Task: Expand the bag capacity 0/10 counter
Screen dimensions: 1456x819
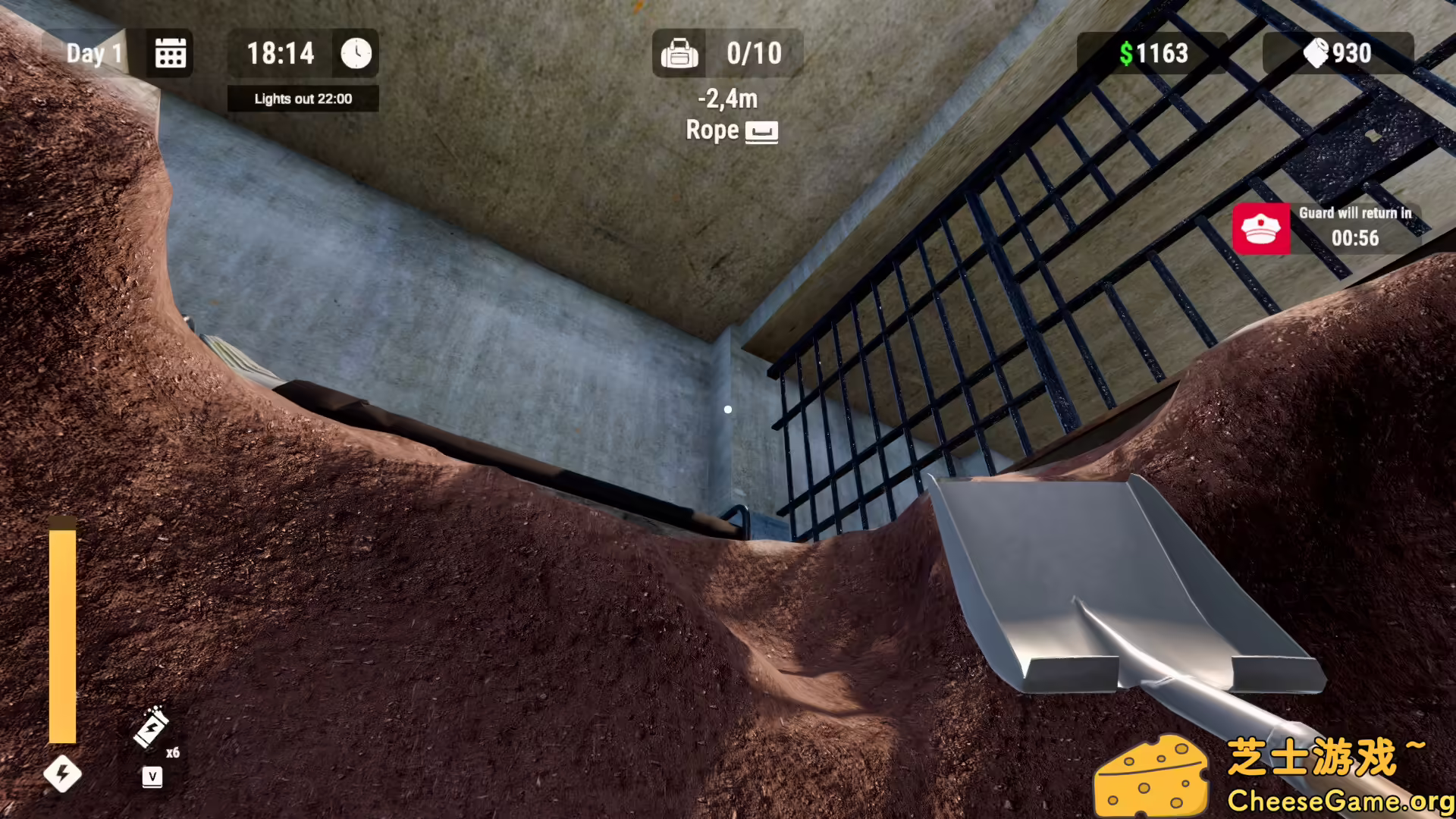Action: [x=754, y=52]
